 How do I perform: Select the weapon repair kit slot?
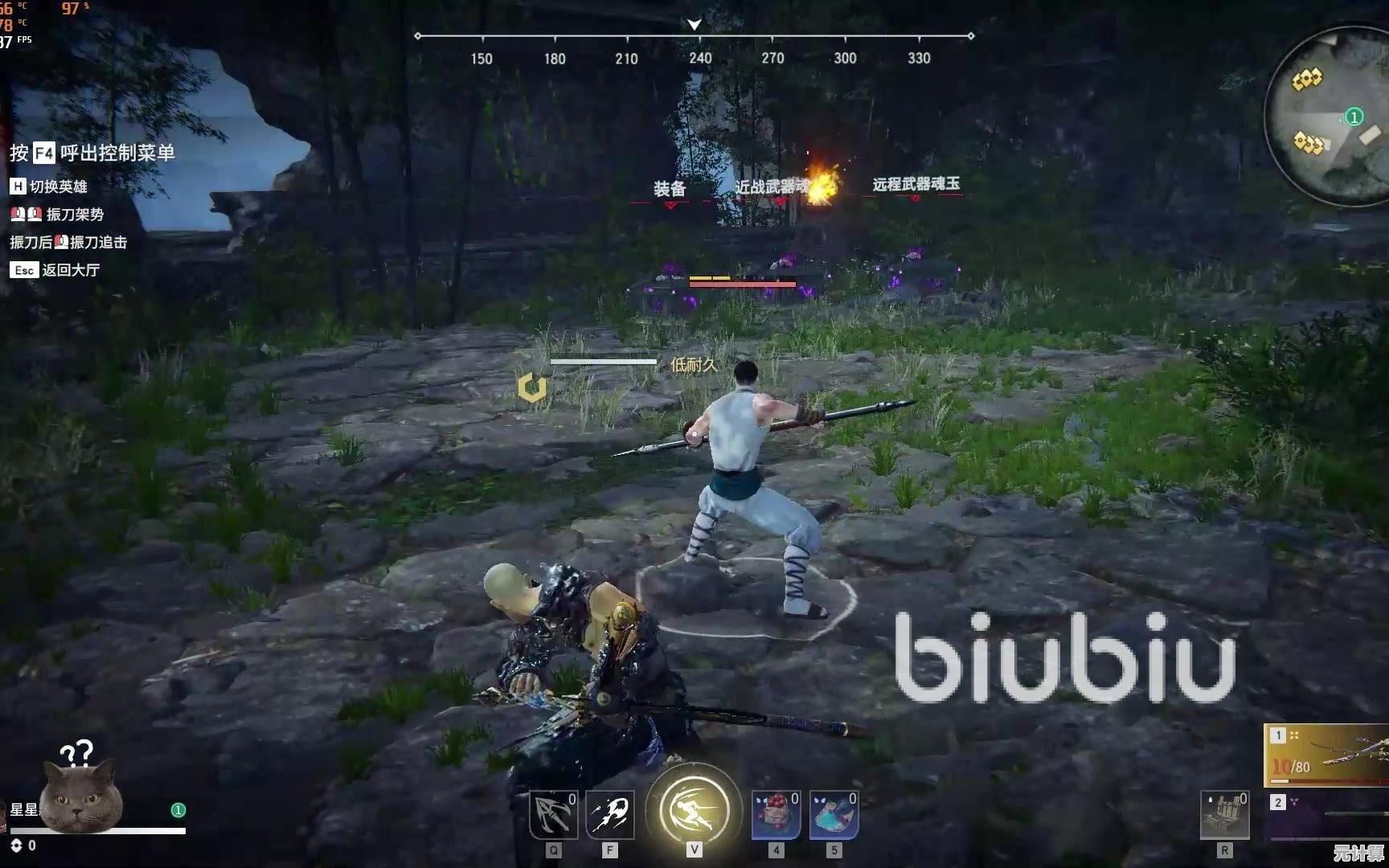1224,815
